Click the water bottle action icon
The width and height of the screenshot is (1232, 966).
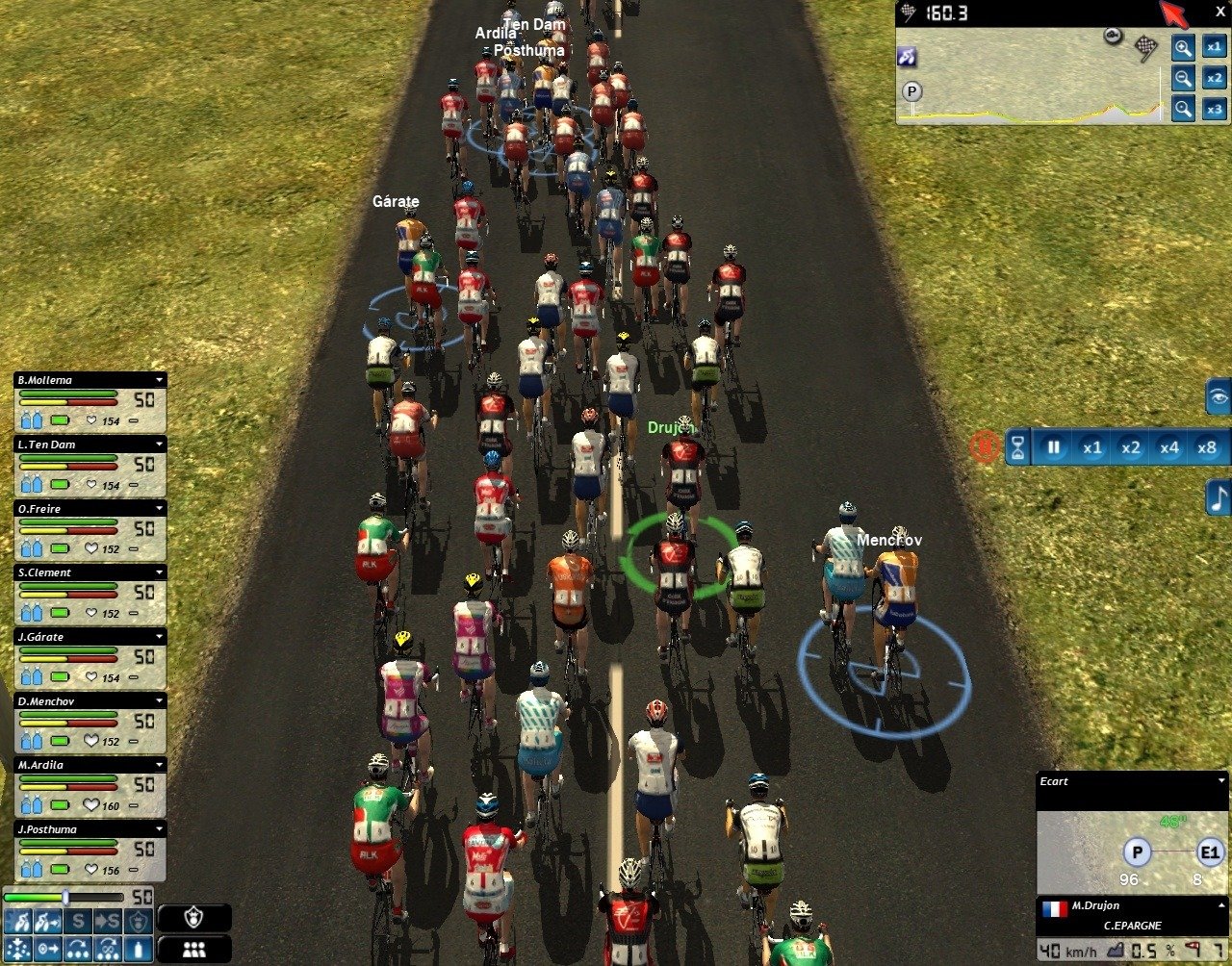139,948
